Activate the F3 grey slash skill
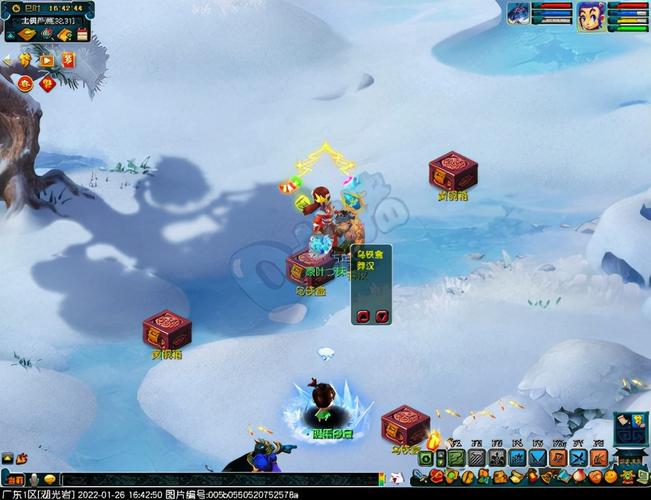Screen dimensions: 651x500 point(477,457)
